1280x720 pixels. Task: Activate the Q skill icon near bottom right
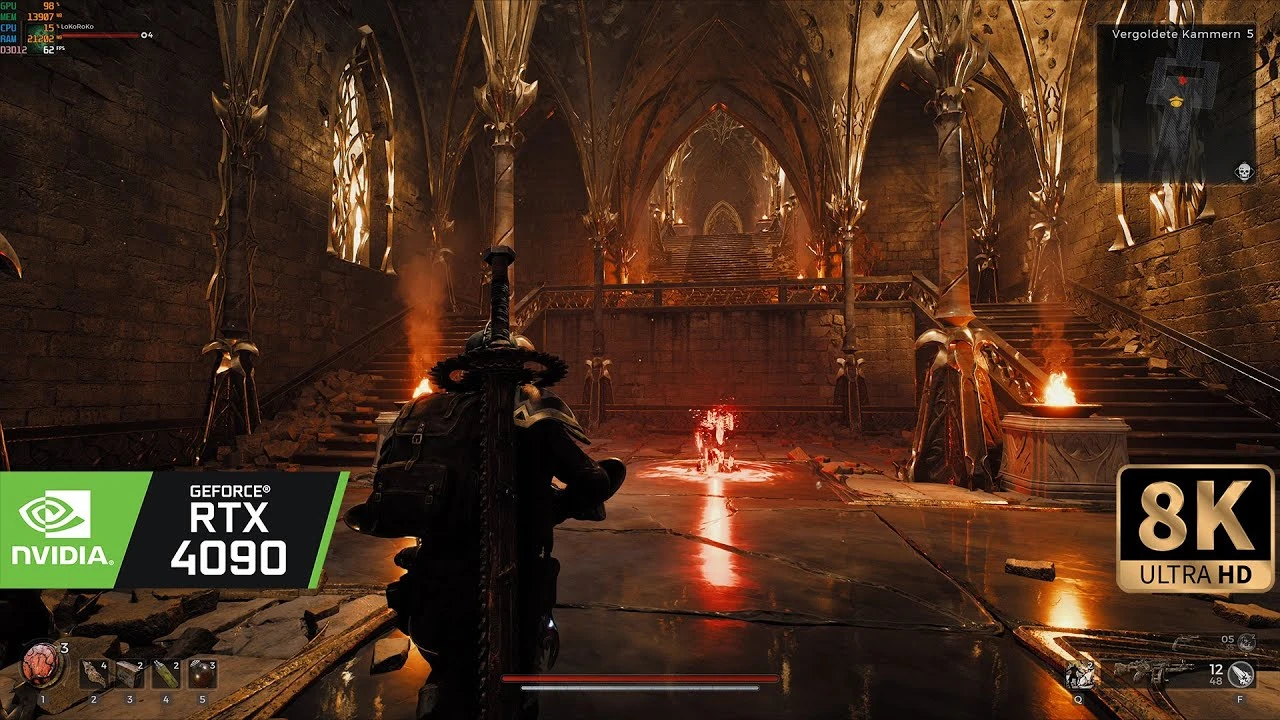click(x=1080, y=675)
